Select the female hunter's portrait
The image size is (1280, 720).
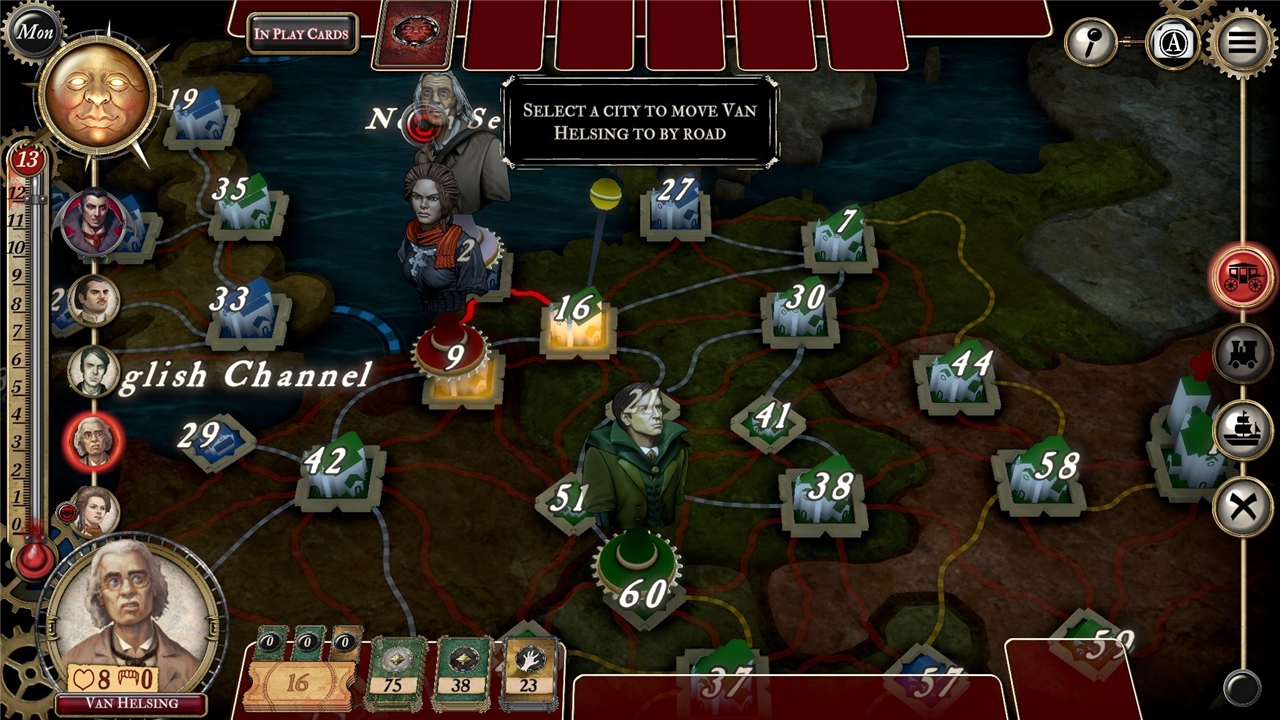[x=94, y=510]
